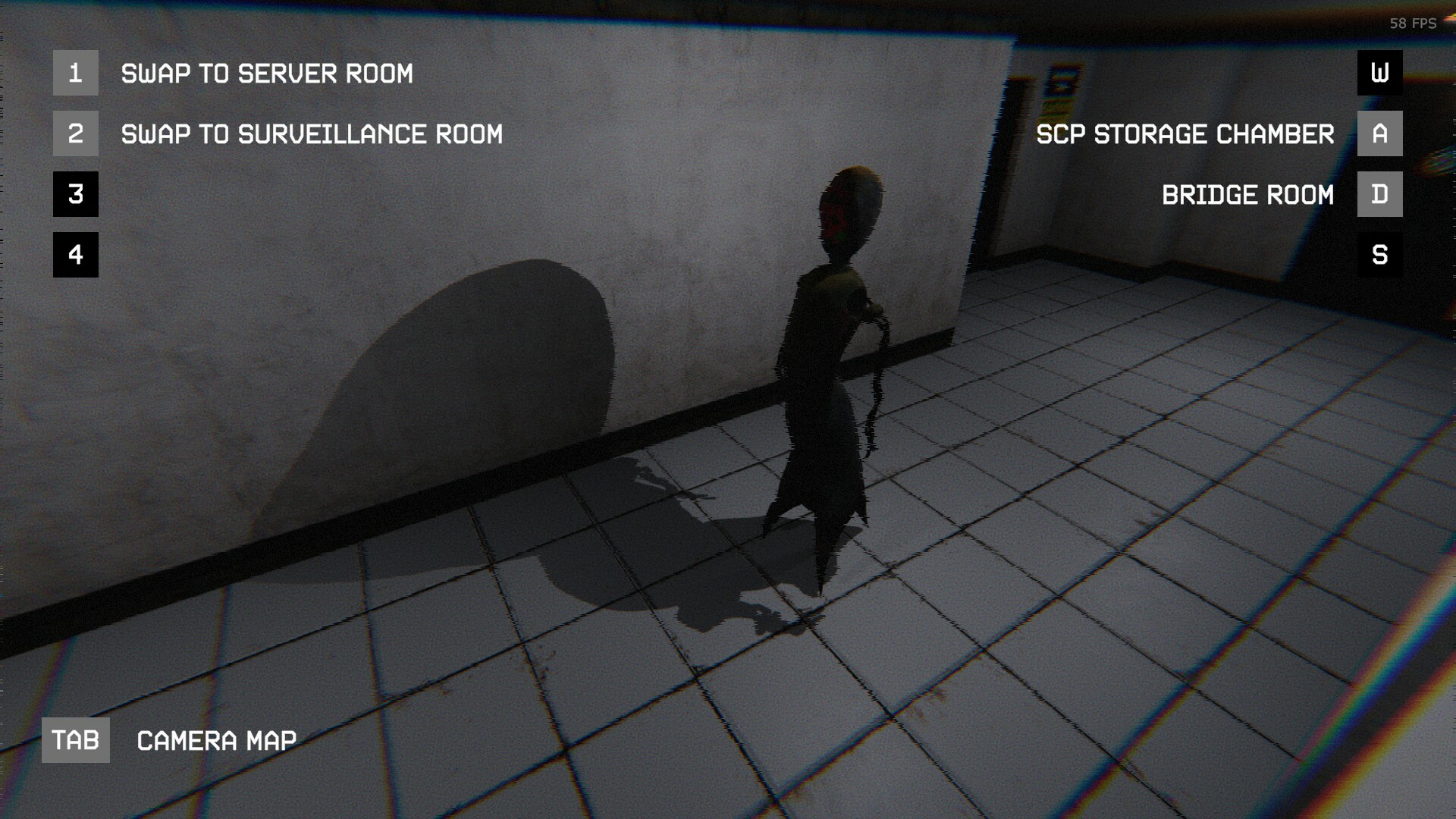Screen dimensions: 1456x819
Task: Click the 58 FPS counter
Action: click(1412, 24)
